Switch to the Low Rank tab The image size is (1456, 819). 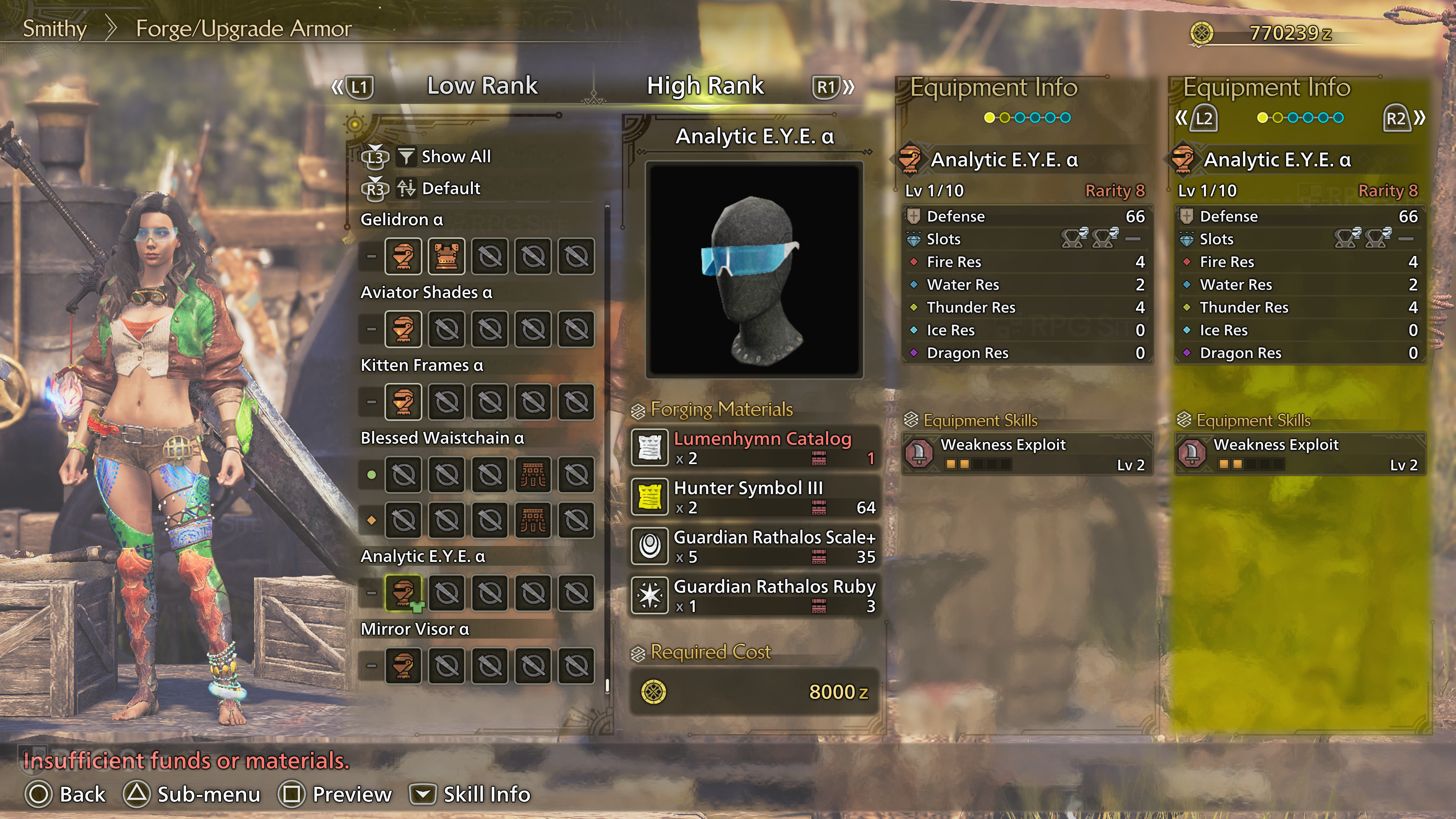click(482, 86)
